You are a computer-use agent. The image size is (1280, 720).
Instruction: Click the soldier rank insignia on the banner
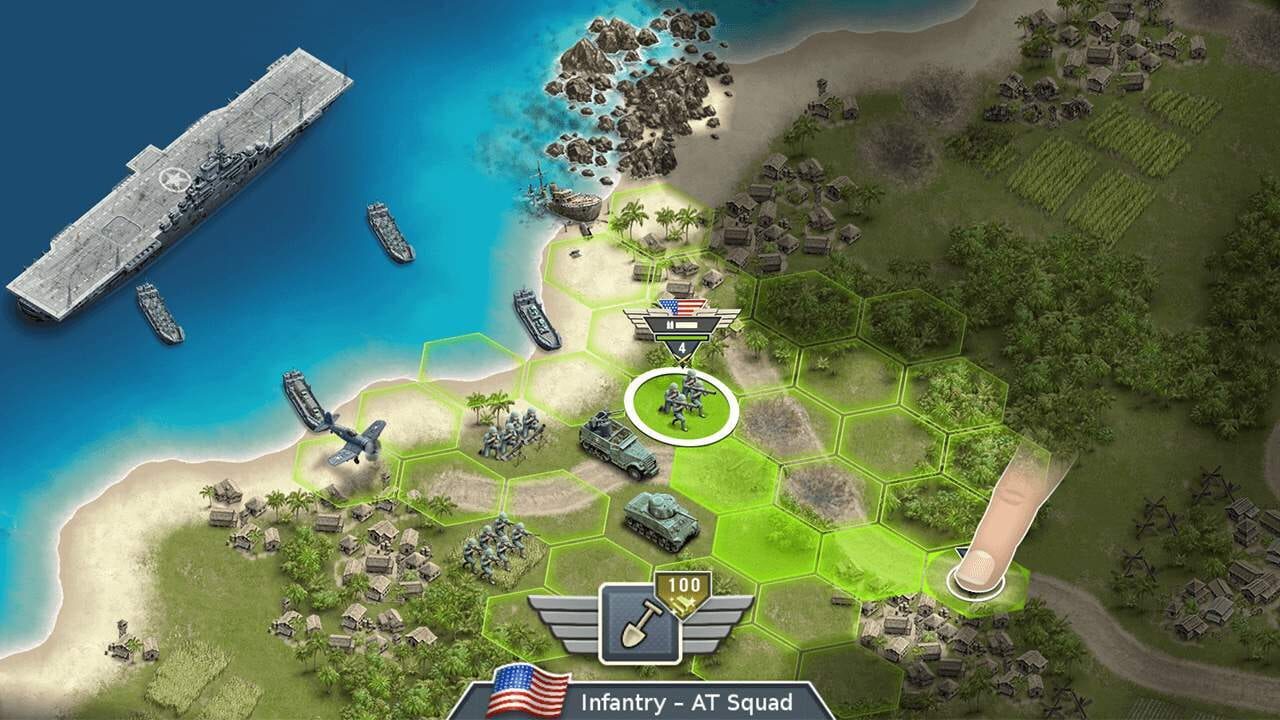[x=670, y=324]
